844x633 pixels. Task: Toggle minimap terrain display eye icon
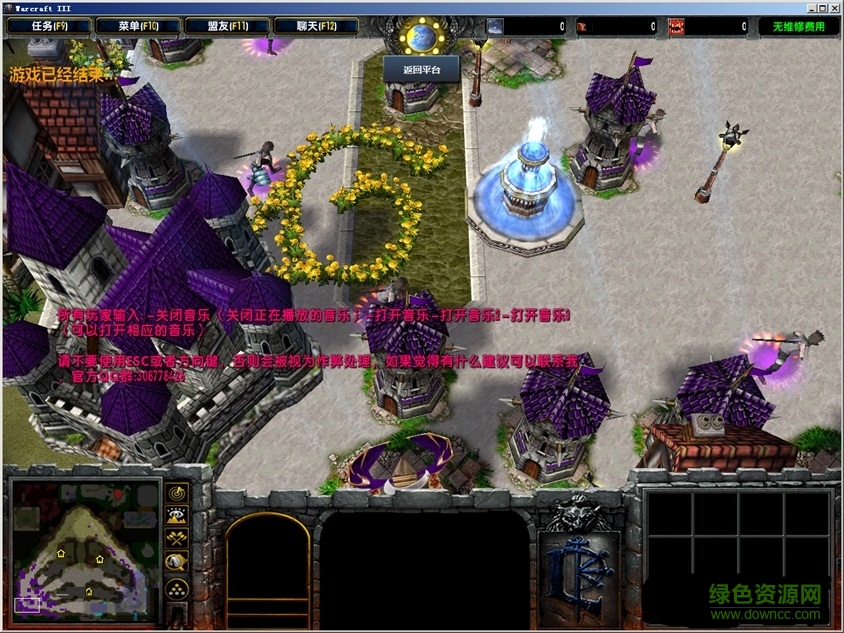177,516
